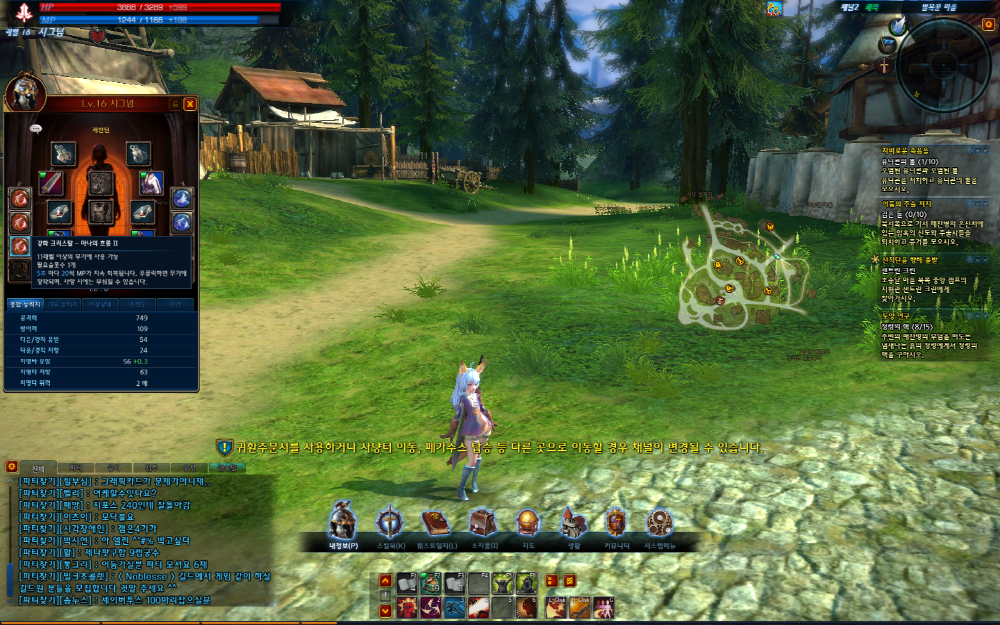The height and width of the screenshot is (625, 1000).
Task: Open the 커뮤니티 community shield menu
Action: [x=616, y=522]
